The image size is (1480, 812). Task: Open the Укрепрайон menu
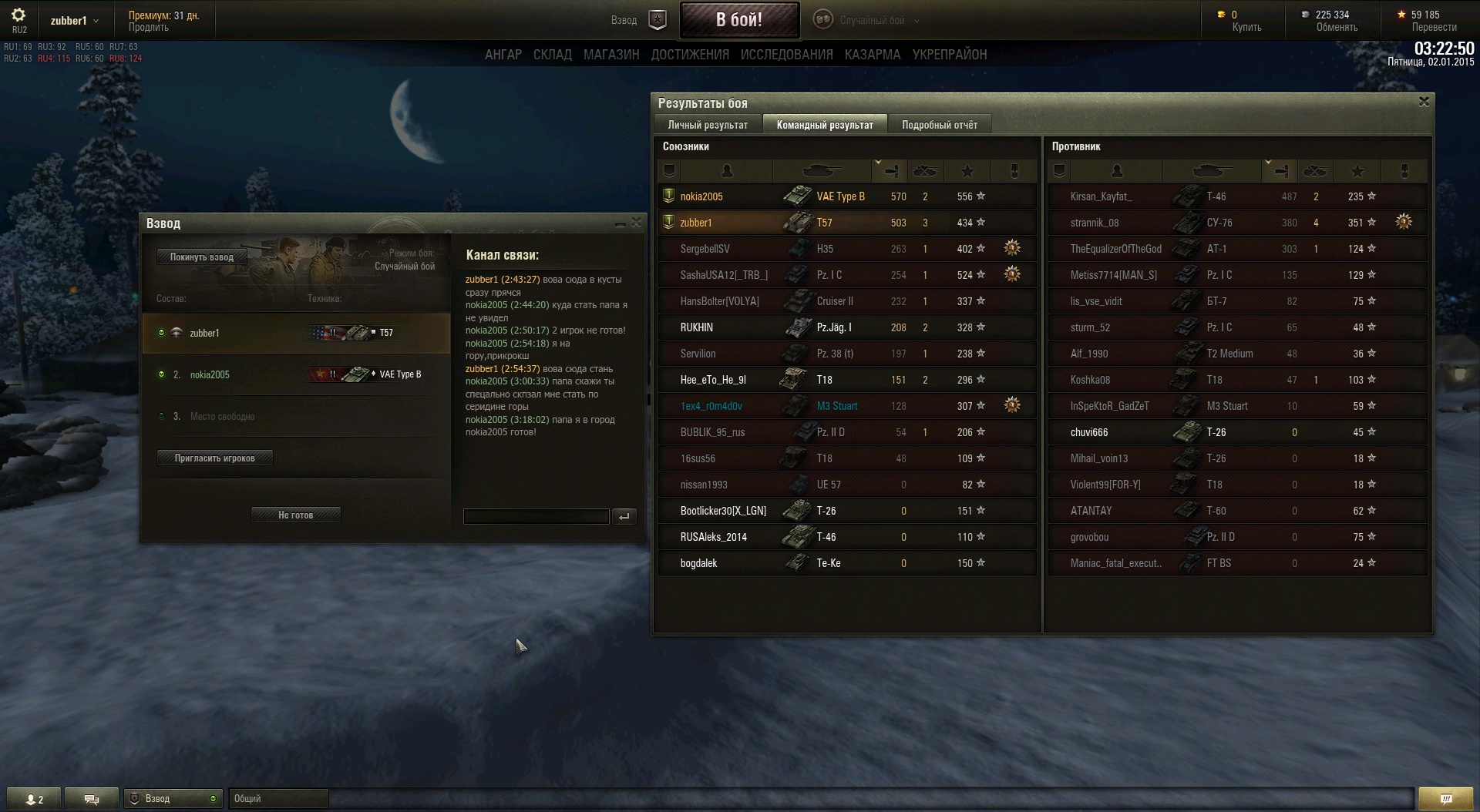[x=950, y=55]
